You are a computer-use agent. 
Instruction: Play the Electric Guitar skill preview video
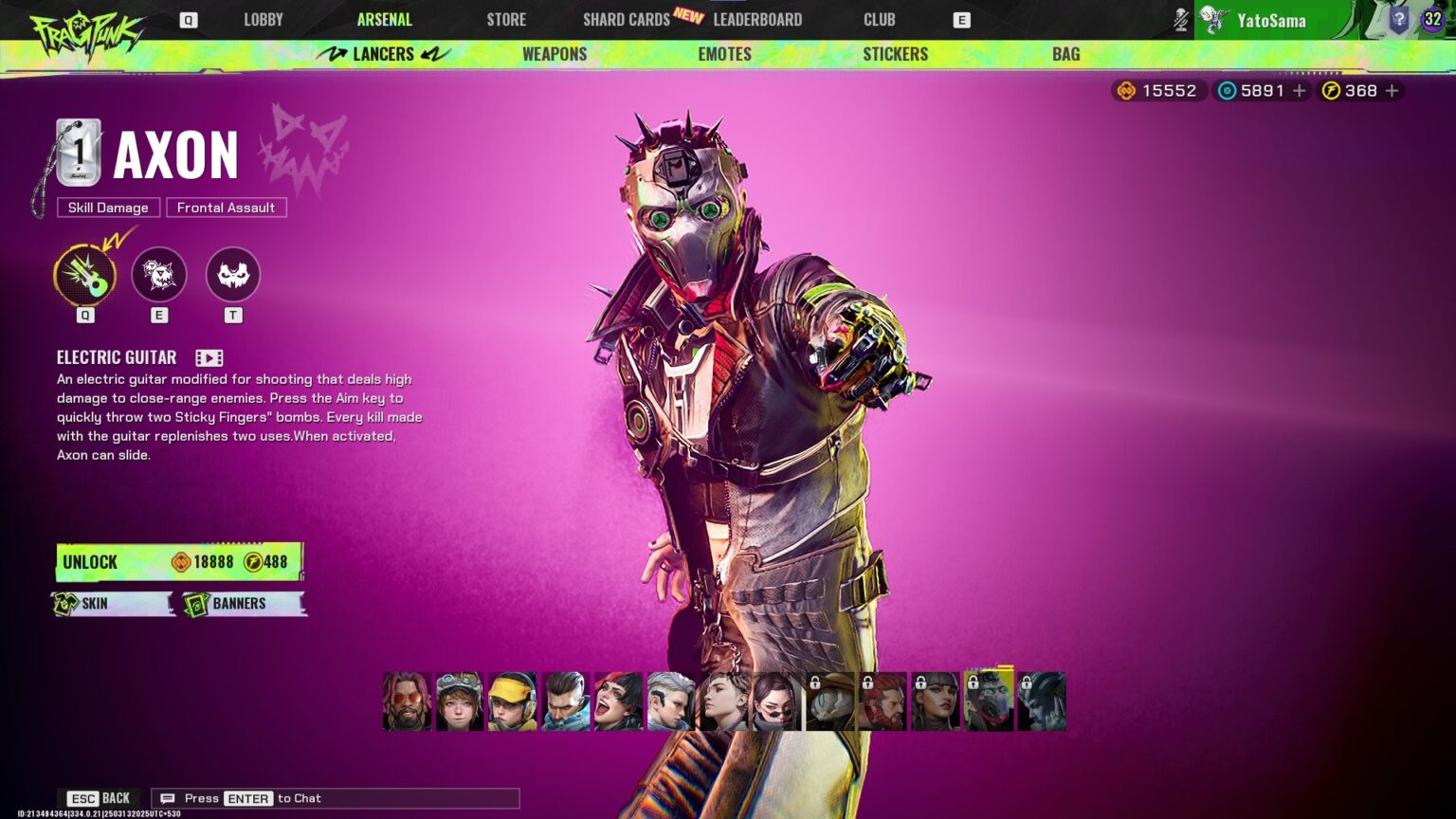(x=209, y=357)
